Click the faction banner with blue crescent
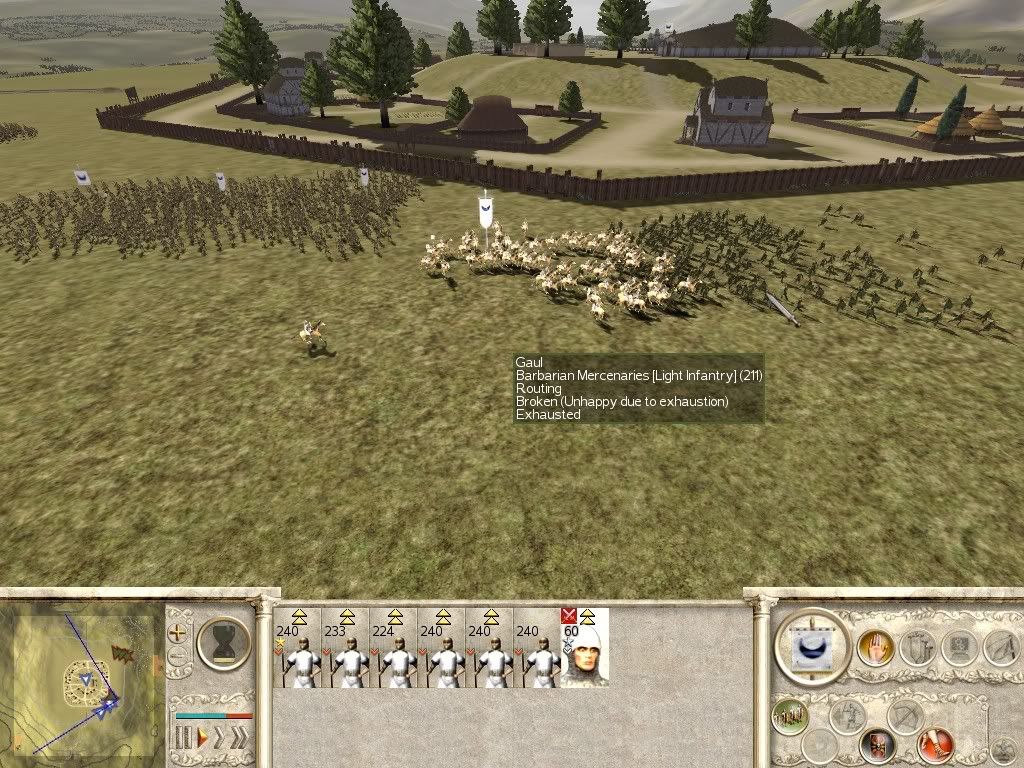1024x768 pixels. [812, 647]
